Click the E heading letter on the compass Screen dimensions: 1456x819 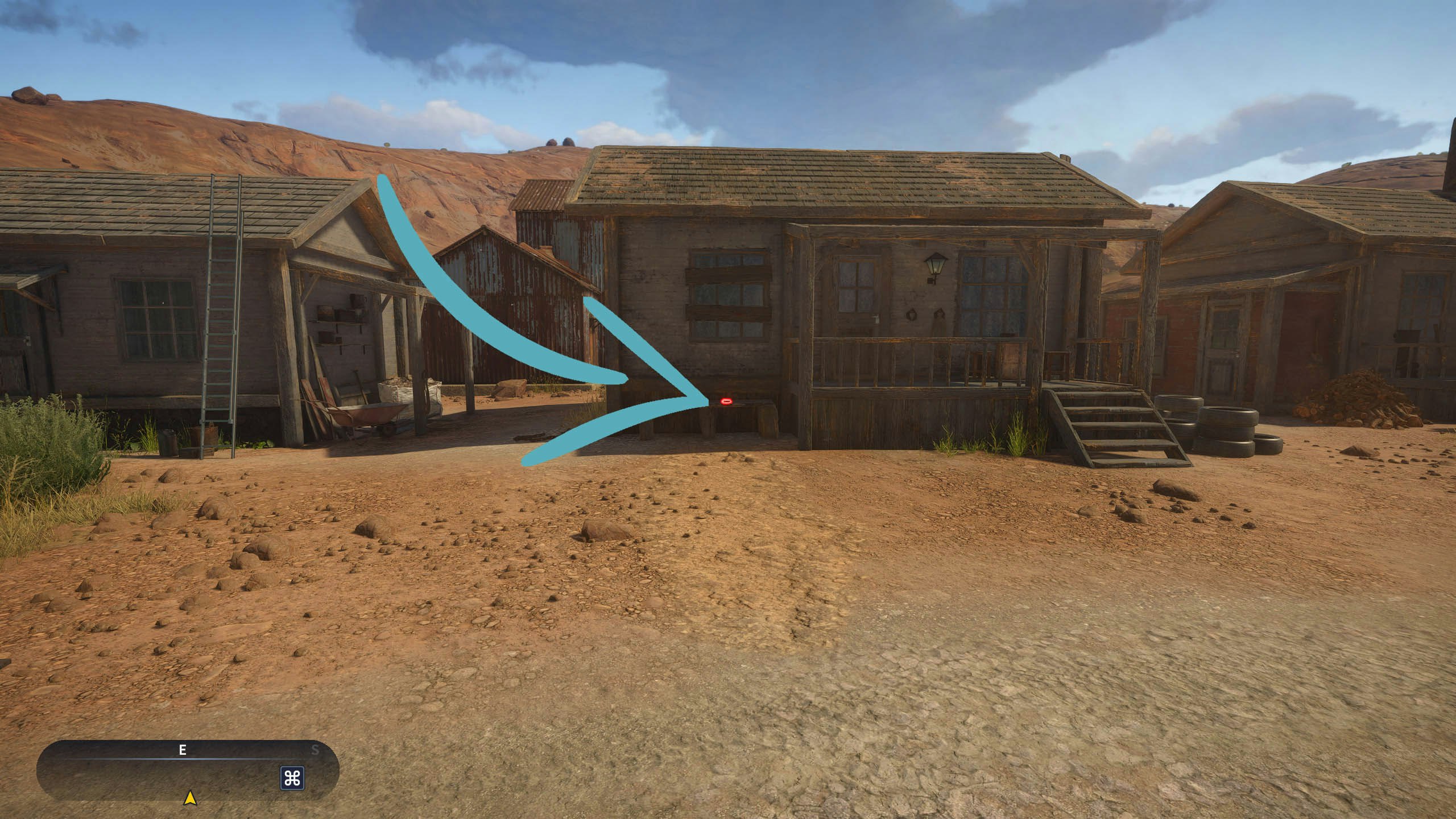(x=182, y=749)
